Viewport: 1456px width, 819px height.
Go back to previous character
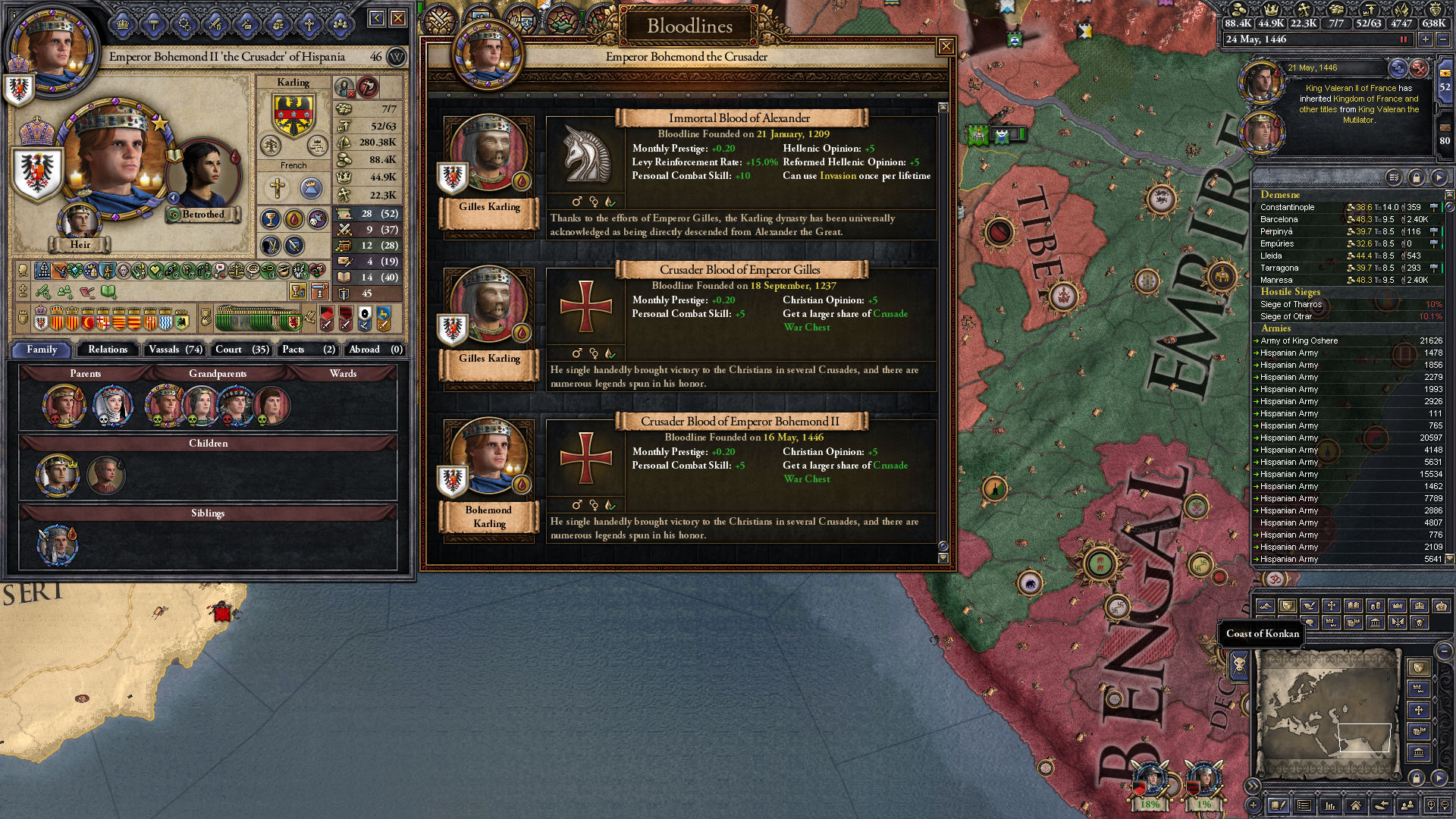tap(376, 17)
